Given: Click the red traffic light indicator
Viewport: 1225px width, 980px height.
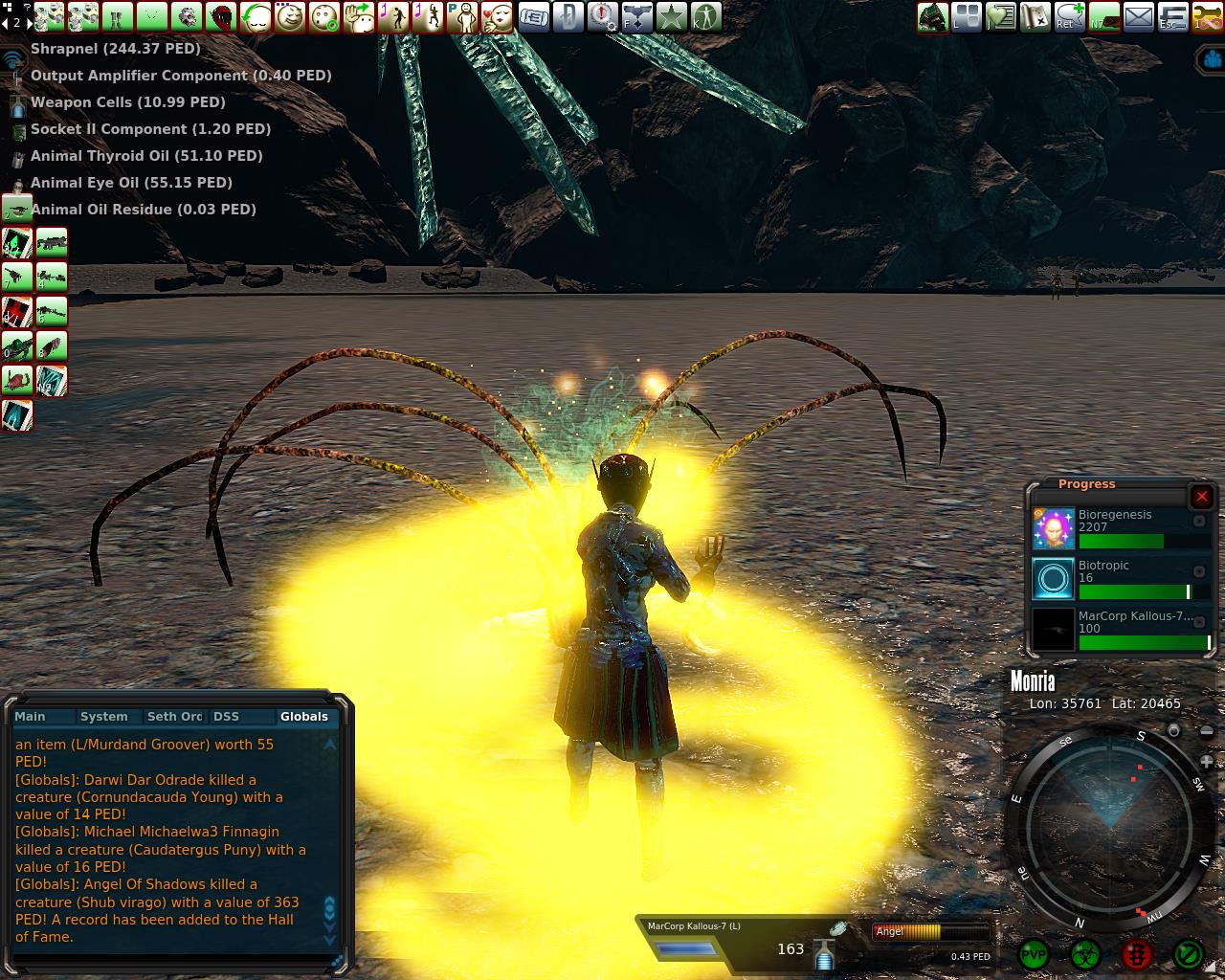Looking at the screenshot, I should pyautogui.click(x=1136, y=954).
